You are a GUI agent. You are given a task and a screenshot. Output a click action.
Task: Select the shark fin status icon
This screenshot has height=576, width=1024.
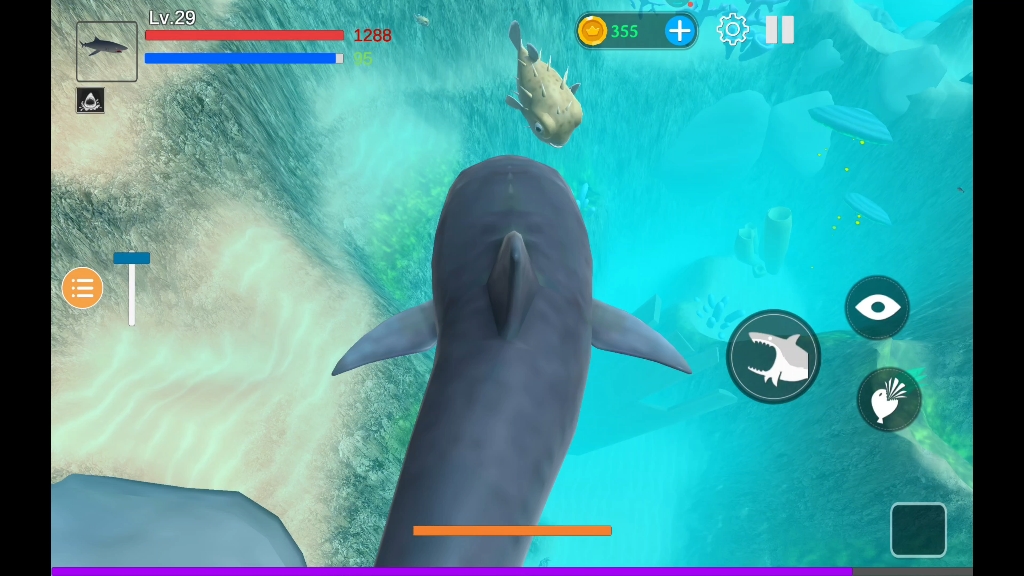(x=90, y=100)
